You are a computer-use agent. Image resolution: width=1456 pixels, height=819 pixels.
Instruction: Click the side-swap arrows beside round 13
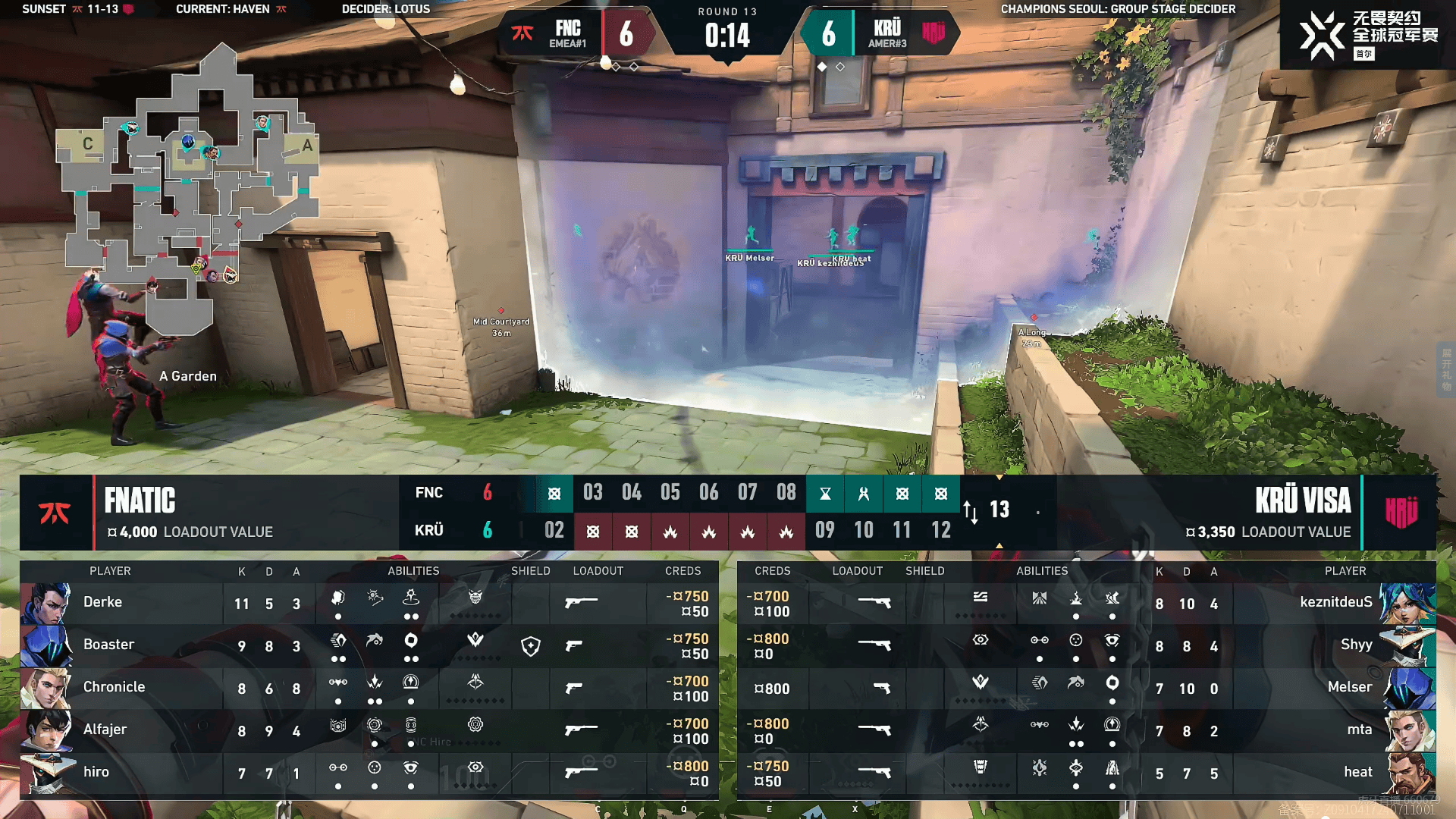(x=971, y=512)
